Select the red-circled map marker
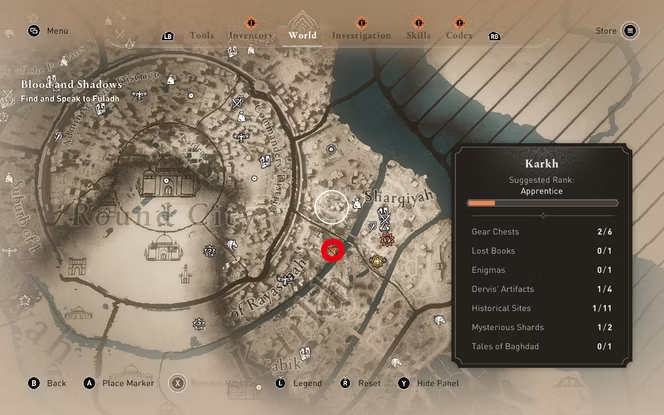 click(x=333, y=249)
